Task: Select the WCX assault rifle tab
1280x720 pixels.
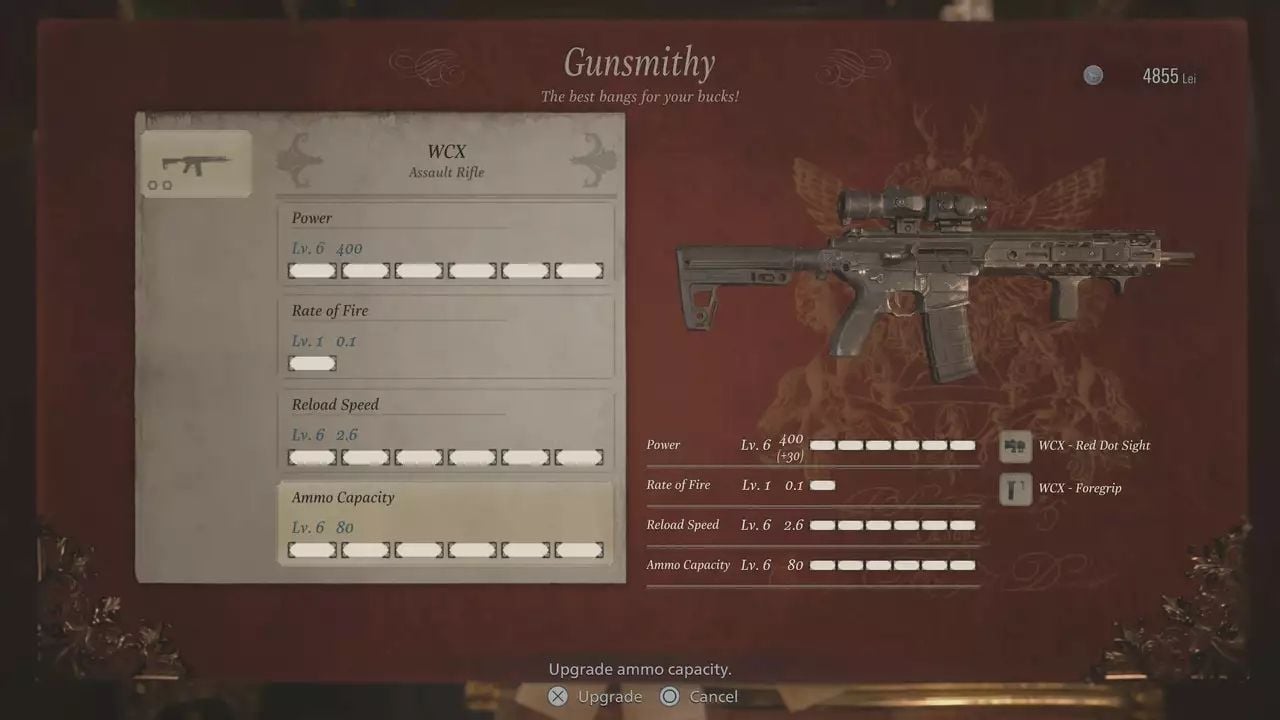Action: 194,164
